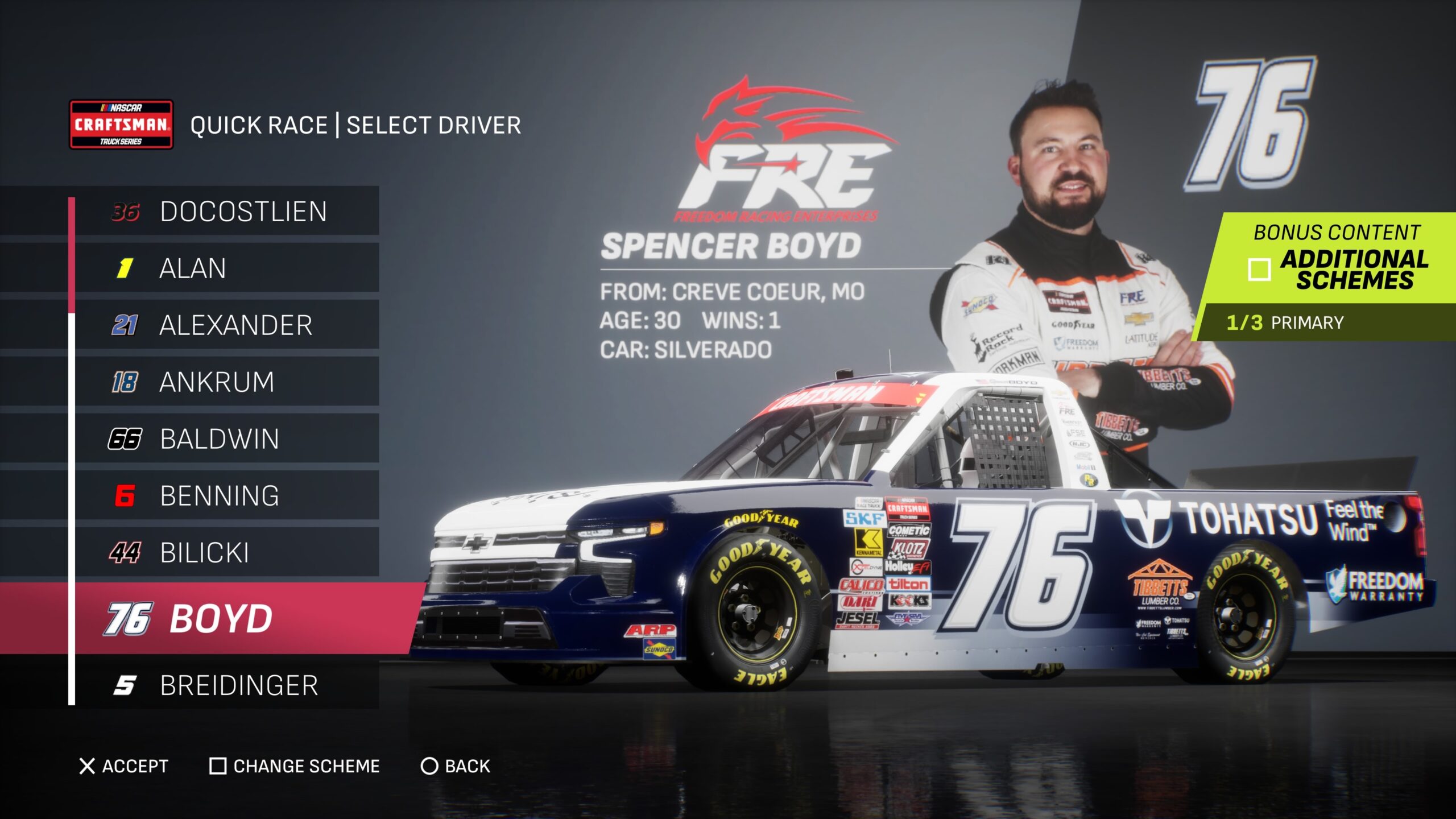This screenshot has height=819, width=1456.
Task: Select Benning number 6 driver entry
Action: pos(227,495)
